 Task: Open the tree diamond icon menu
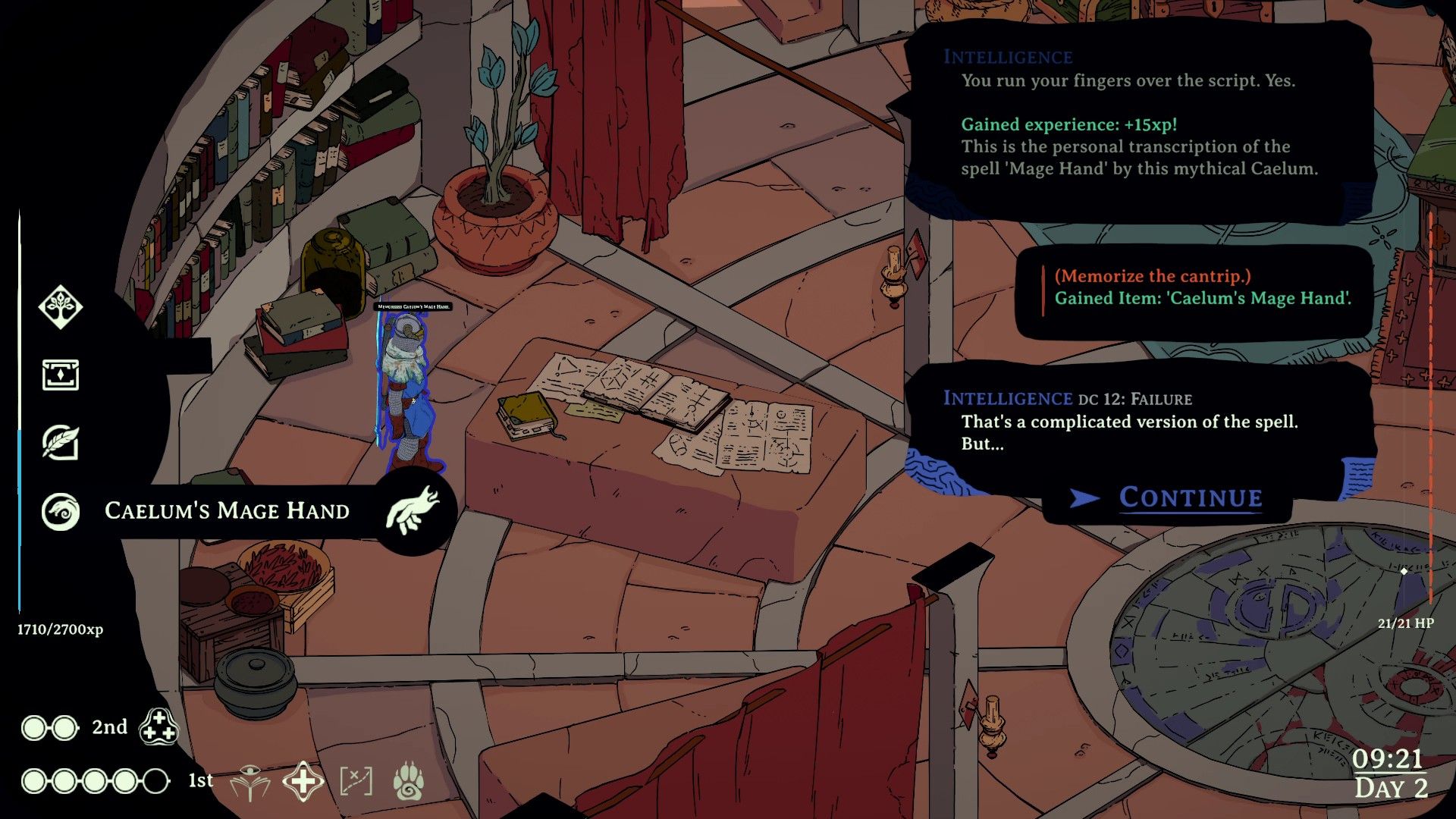click(61, 307)
